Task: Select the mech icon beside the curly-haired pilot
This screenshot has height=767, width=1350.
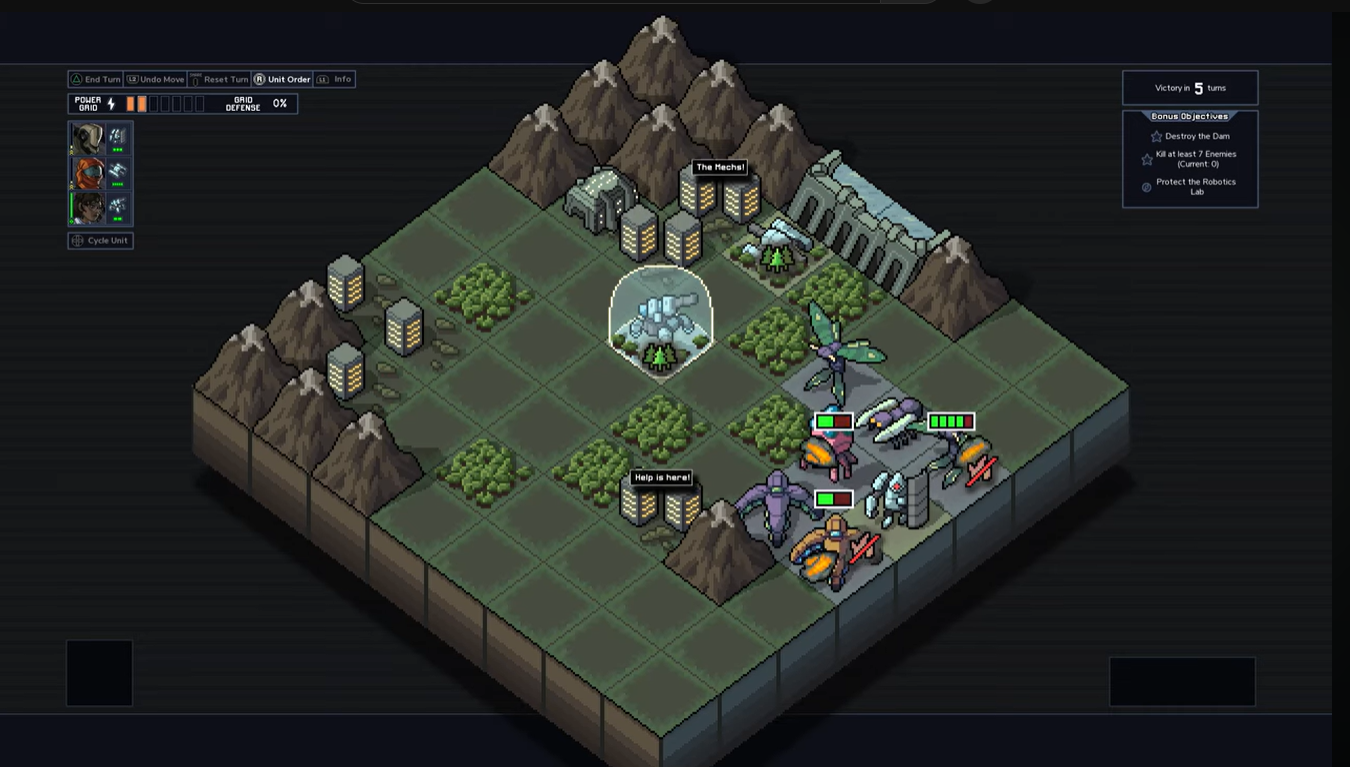Action: [x=118, y=208]
